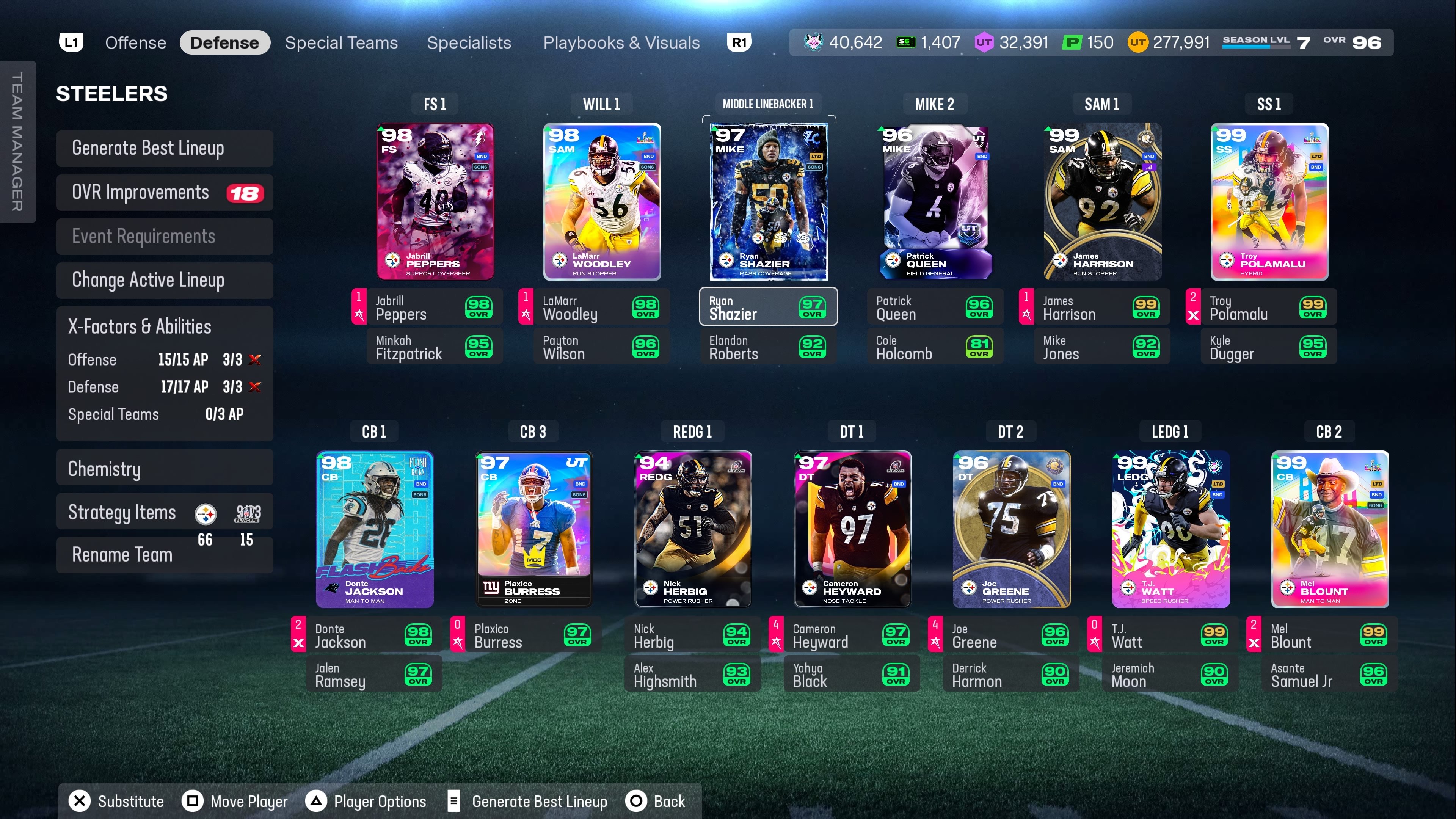
Task: Select James Harrison SAM card
Action: (1102, 202)
